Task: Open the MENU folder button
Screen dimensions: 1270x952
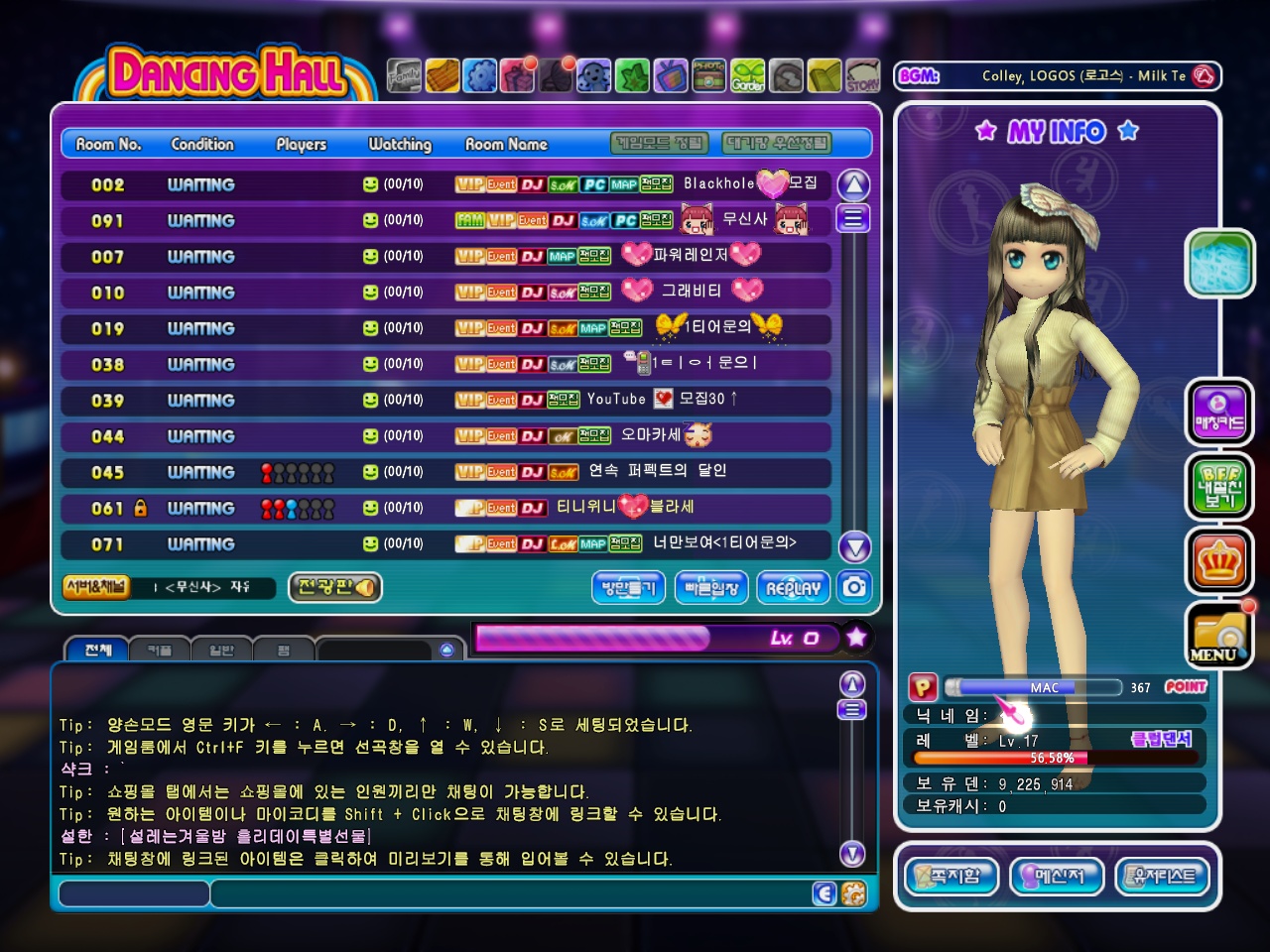Action: click(1219, 637)
